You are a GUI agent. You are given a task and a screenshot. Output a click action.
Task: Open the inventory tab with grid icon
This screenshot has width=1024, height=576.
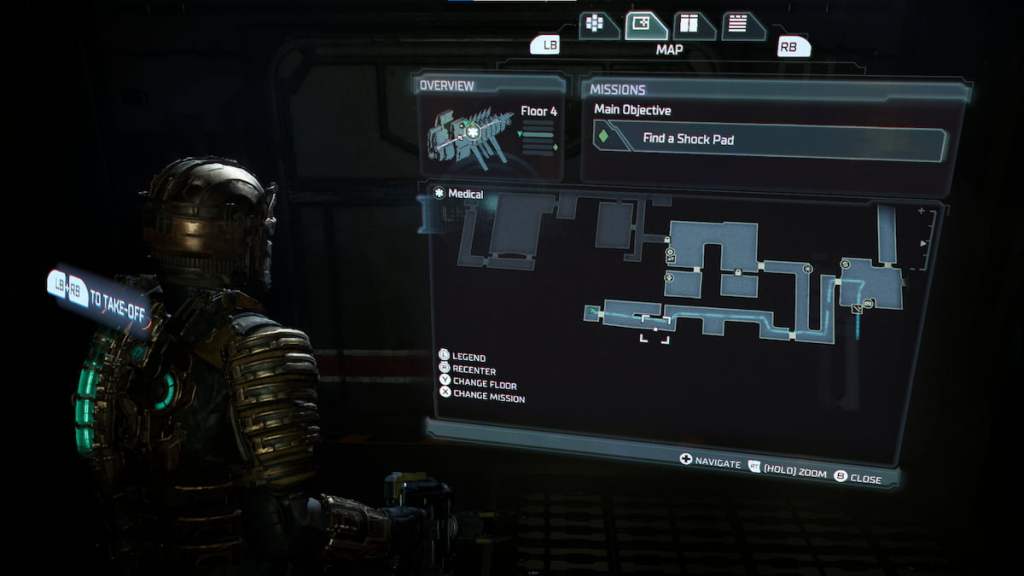[x=596, y=24]
